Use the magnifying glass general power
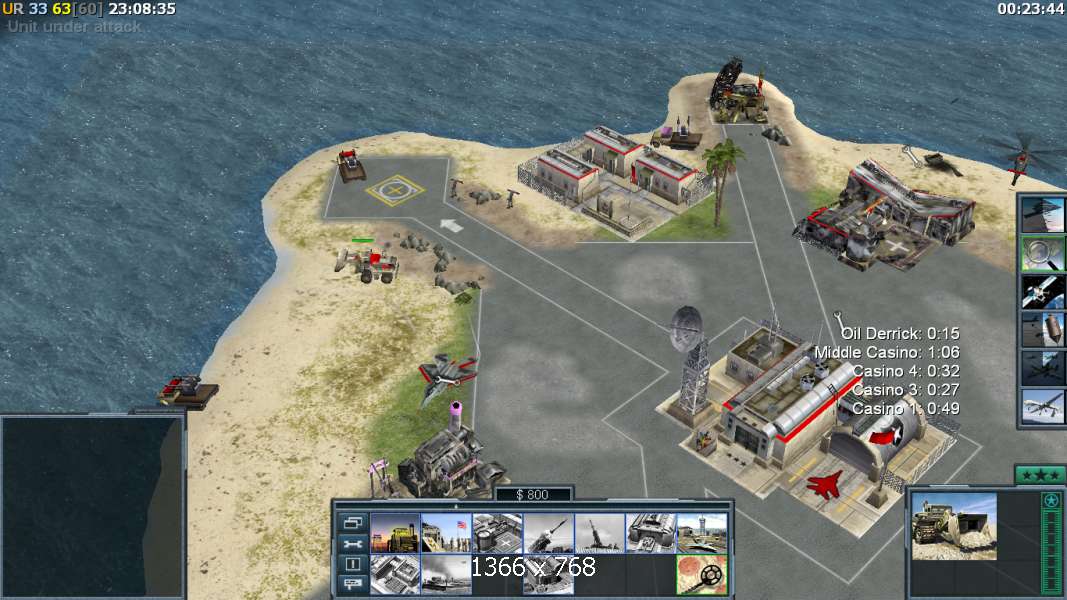The height and width of the screenshot is (600, 1067). [x=1042, y=254]
